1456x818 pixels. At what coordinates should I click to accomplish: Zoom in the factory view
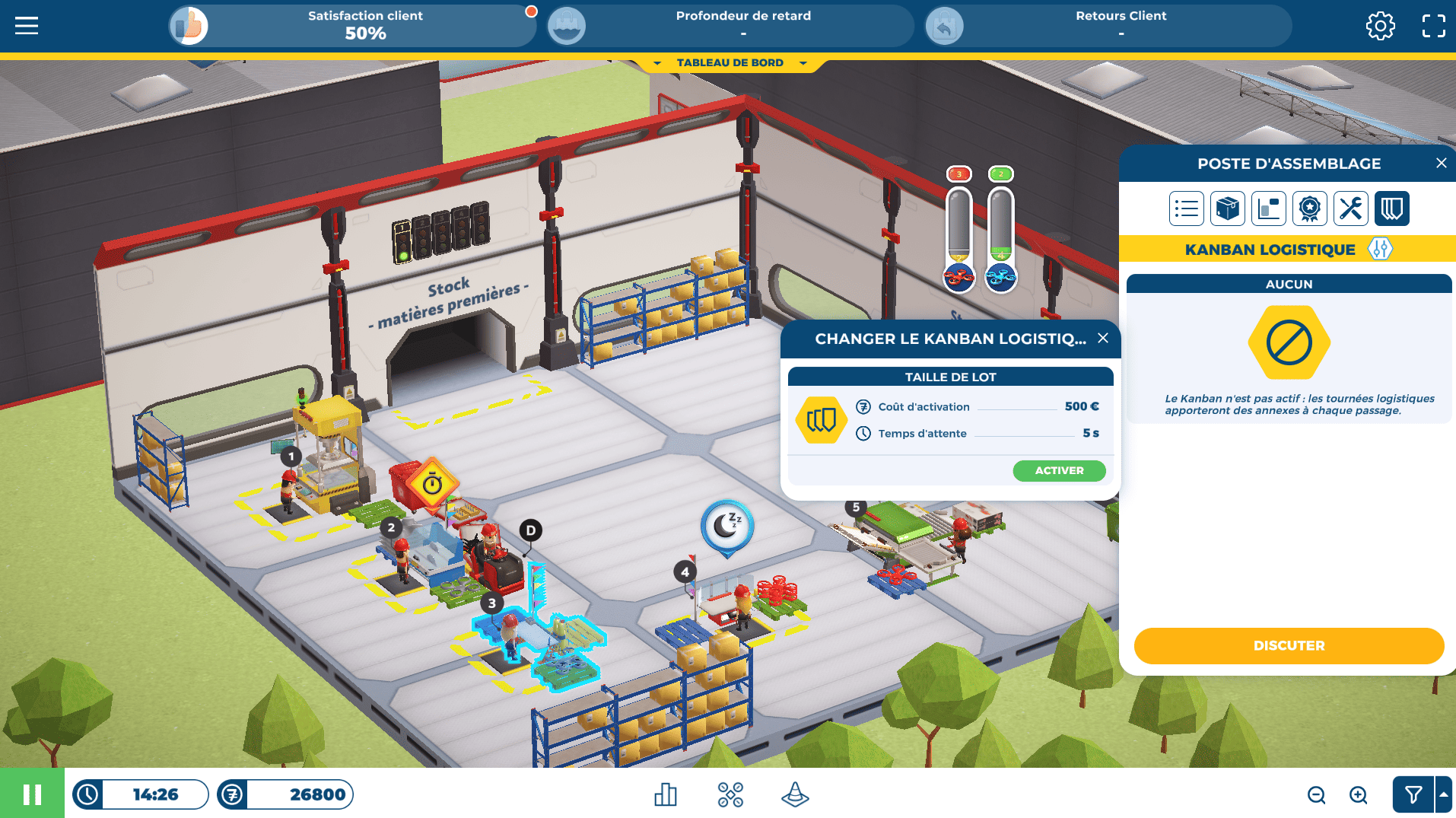(1358, 795)
